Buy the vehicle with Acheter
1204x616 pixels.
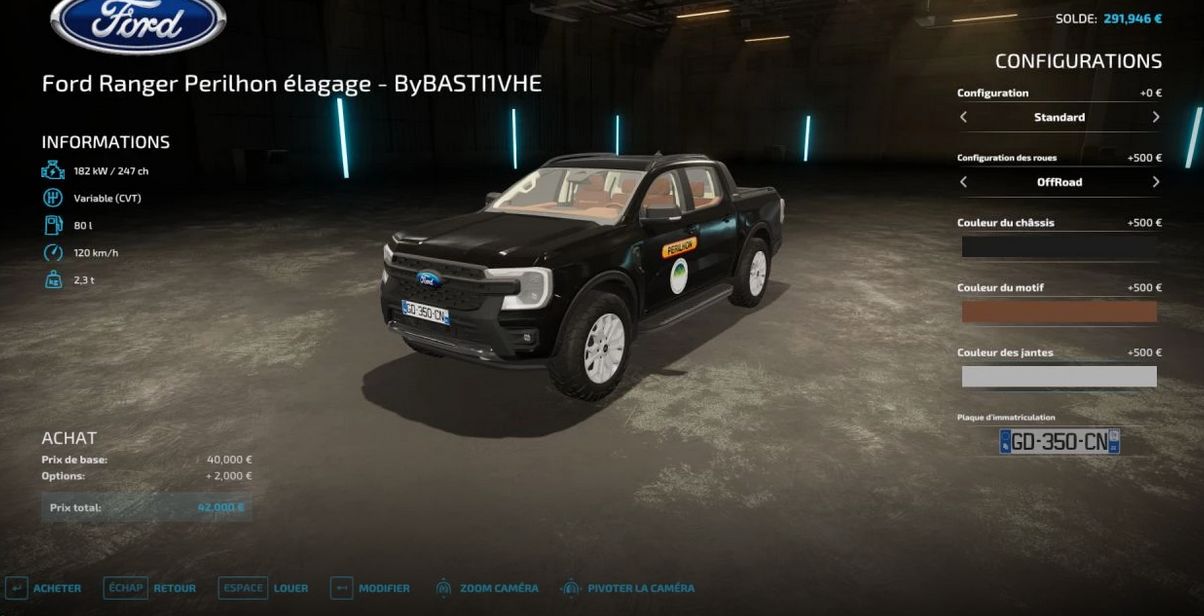click(x=44, y=588)
